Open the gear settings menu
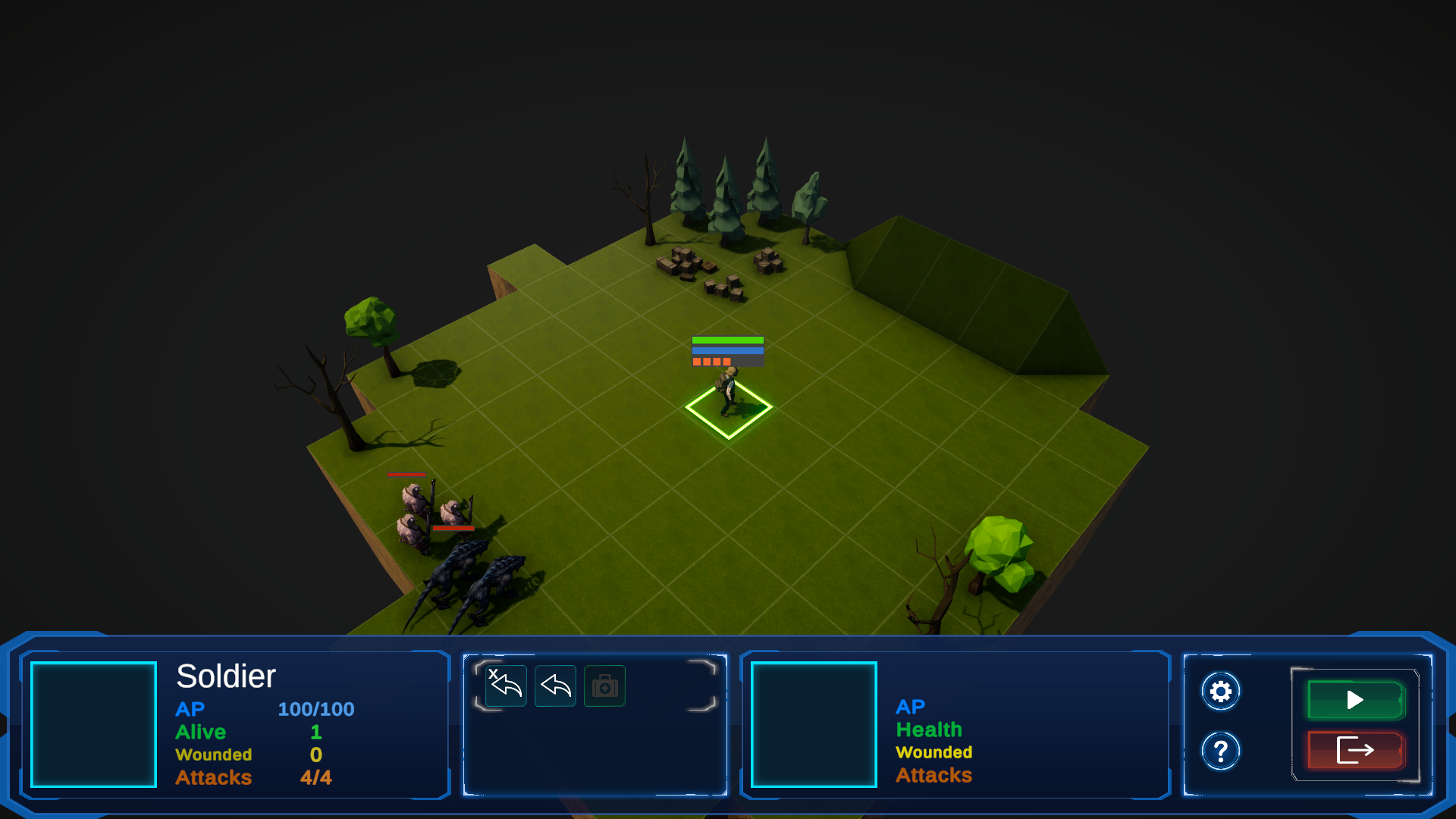The height and width of the screenshot is (819, 1456). click(x=1220, y=692)
